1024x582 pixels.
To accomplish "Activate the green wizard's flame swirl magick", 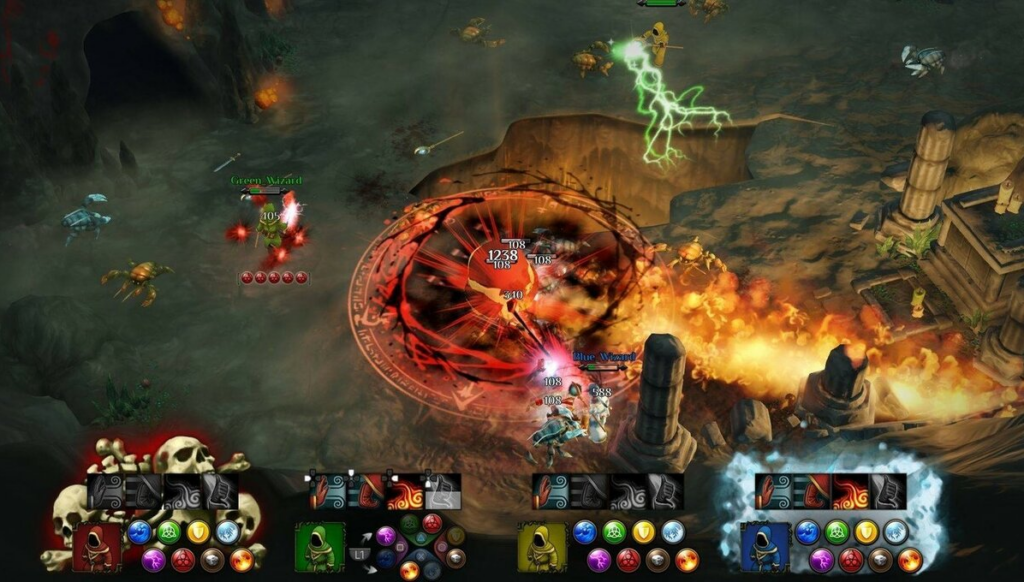I will [405, 492].
